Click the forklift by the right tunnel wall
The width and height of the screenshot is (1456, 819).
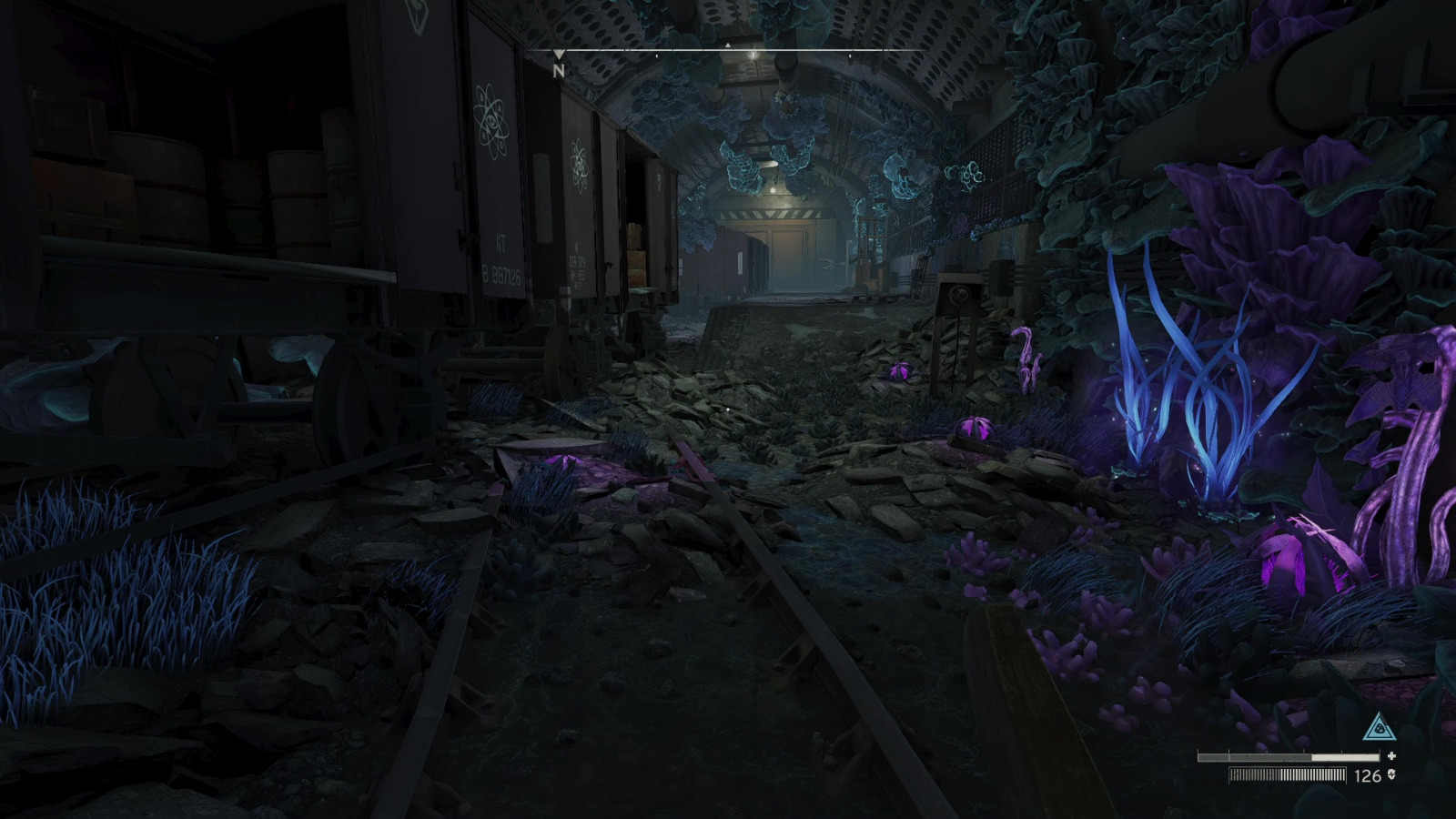coord(867,259)
